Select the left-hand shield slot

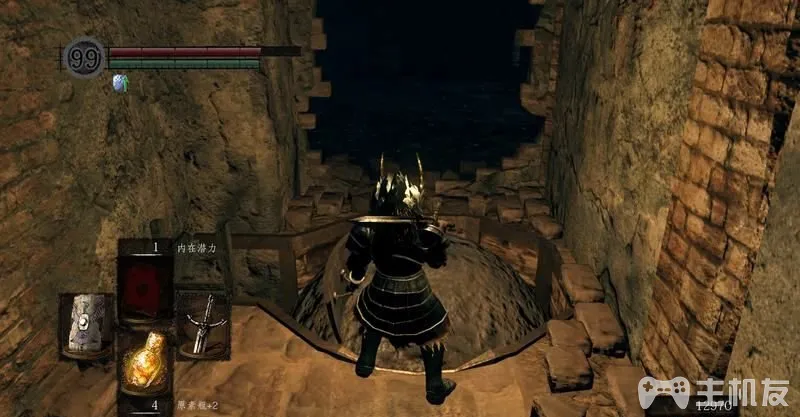86,325
